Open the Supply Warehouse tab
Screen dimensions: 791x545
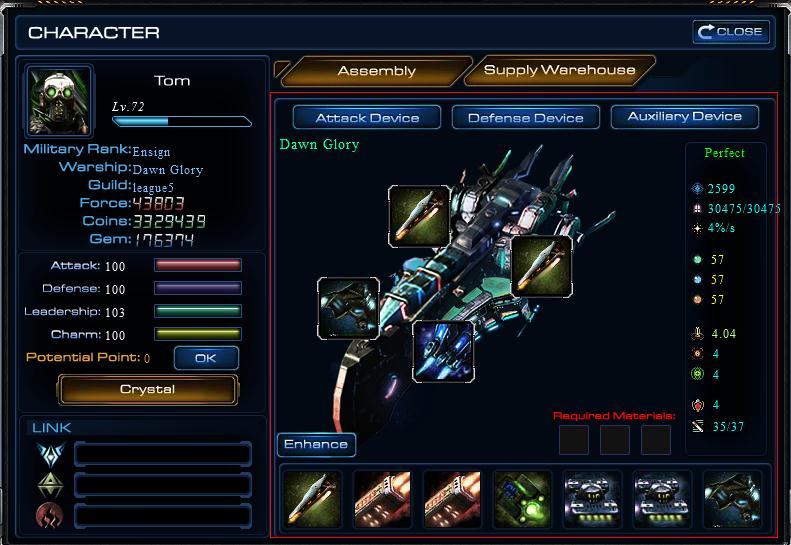click(x=559, y=70)
